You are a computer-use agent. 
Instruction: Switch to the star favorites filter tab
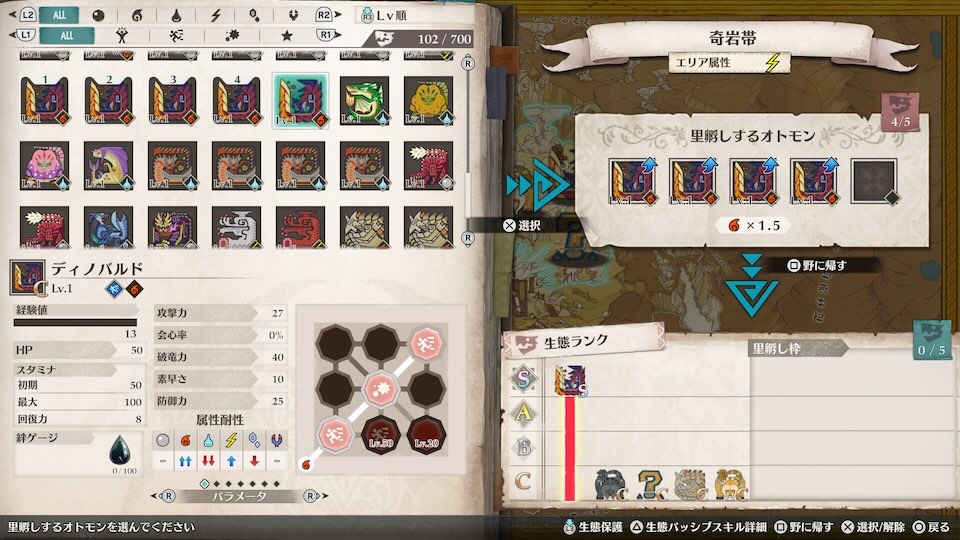[x=286, y=35]
